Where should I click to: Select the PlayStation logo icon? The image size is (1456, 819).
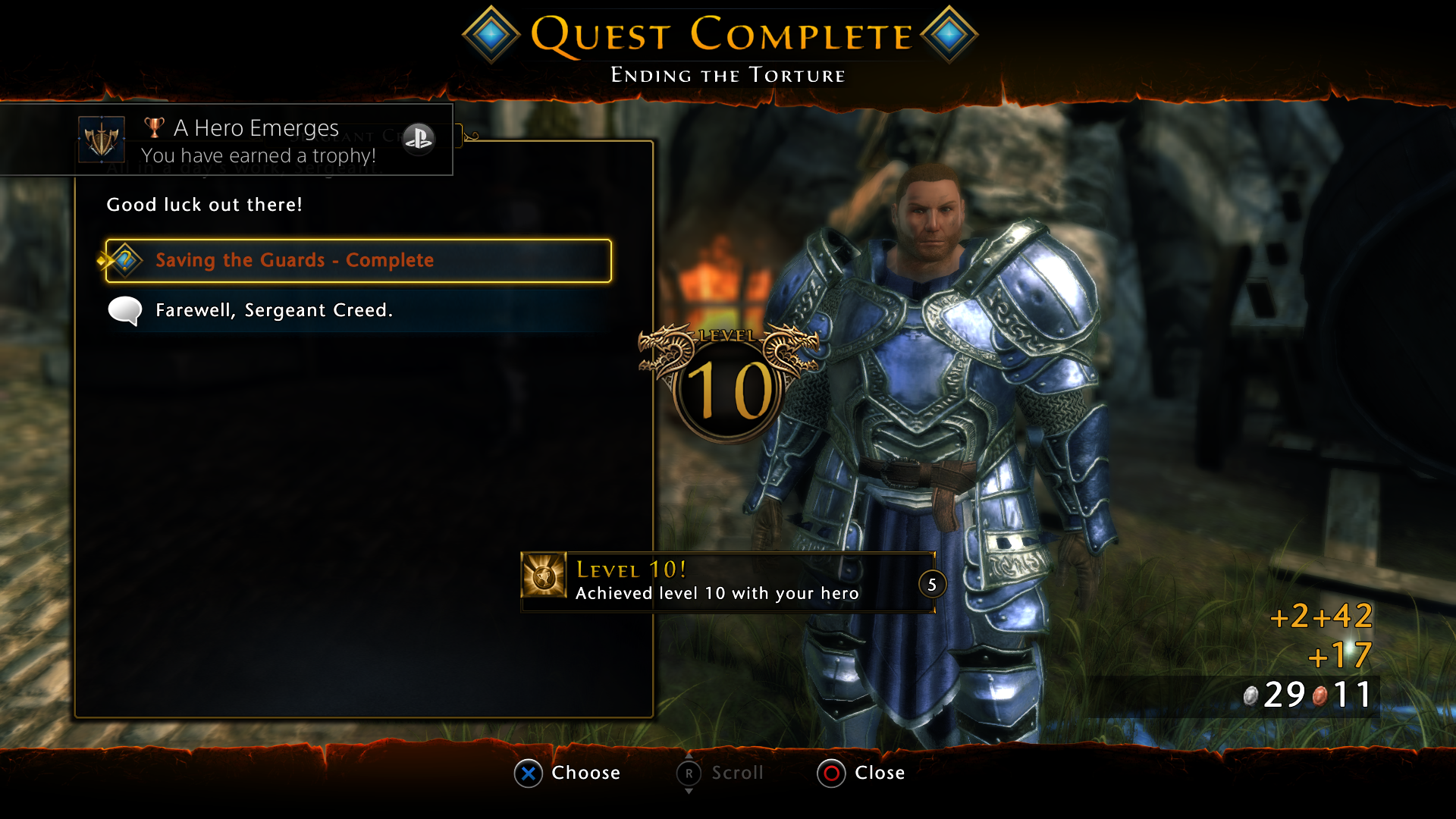[x=419, y=140]
